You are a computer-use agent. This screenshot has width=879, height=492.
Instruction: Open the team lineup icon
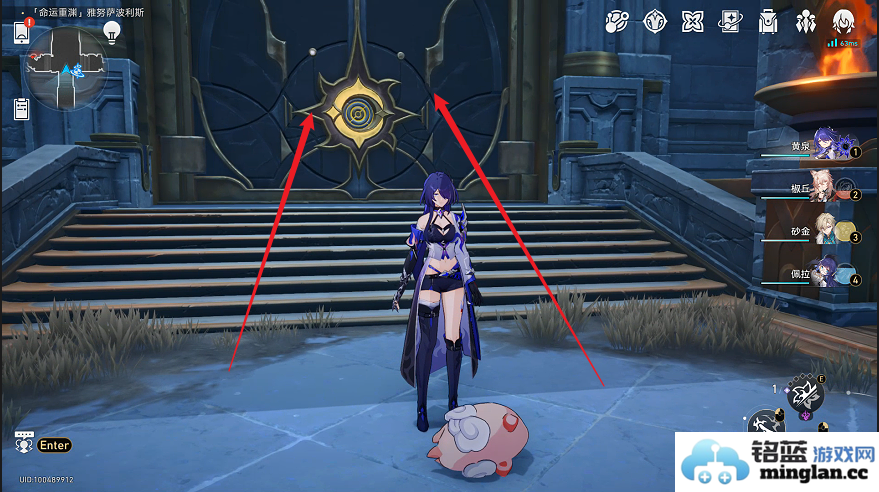click(x=805, y=22)
